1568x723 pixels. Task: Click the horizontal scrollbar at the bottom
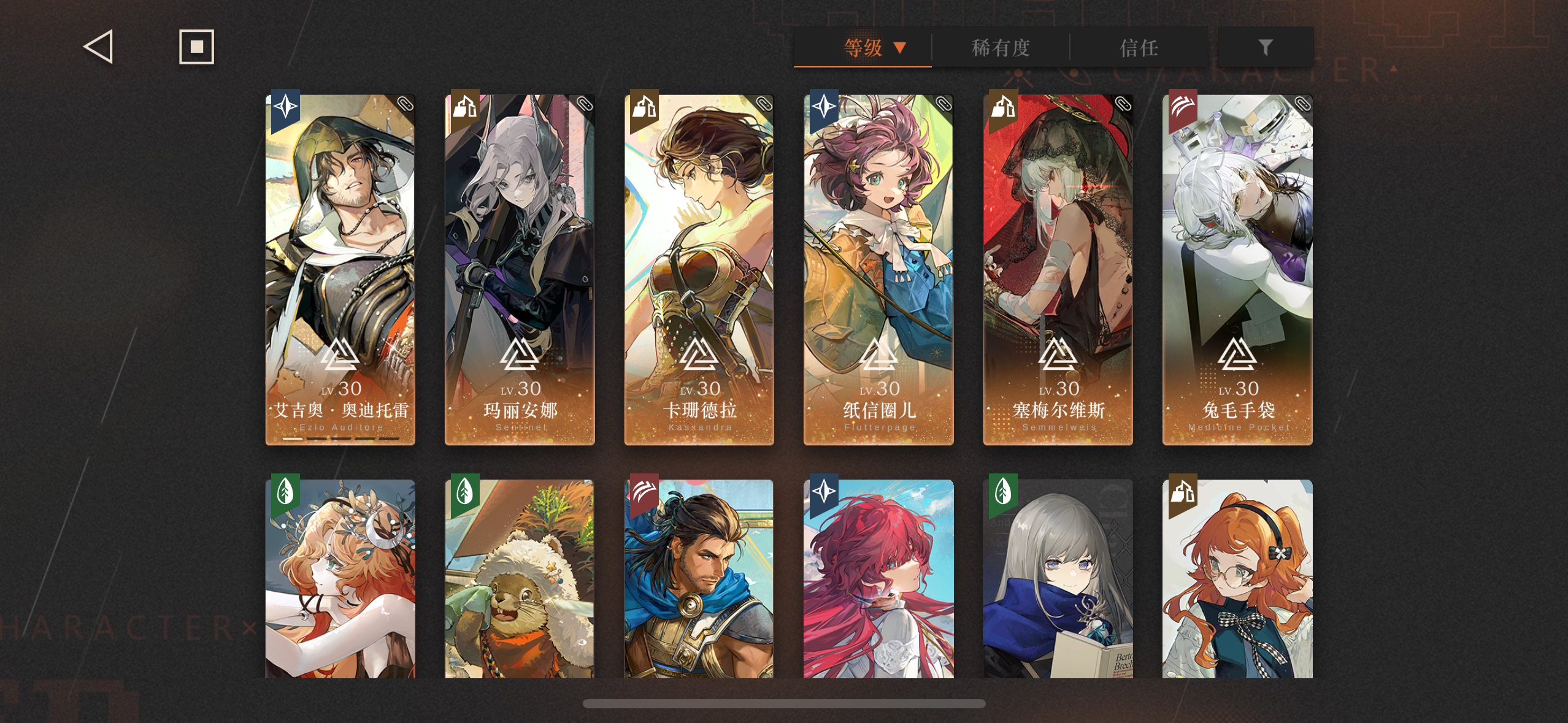click(784, 702)
